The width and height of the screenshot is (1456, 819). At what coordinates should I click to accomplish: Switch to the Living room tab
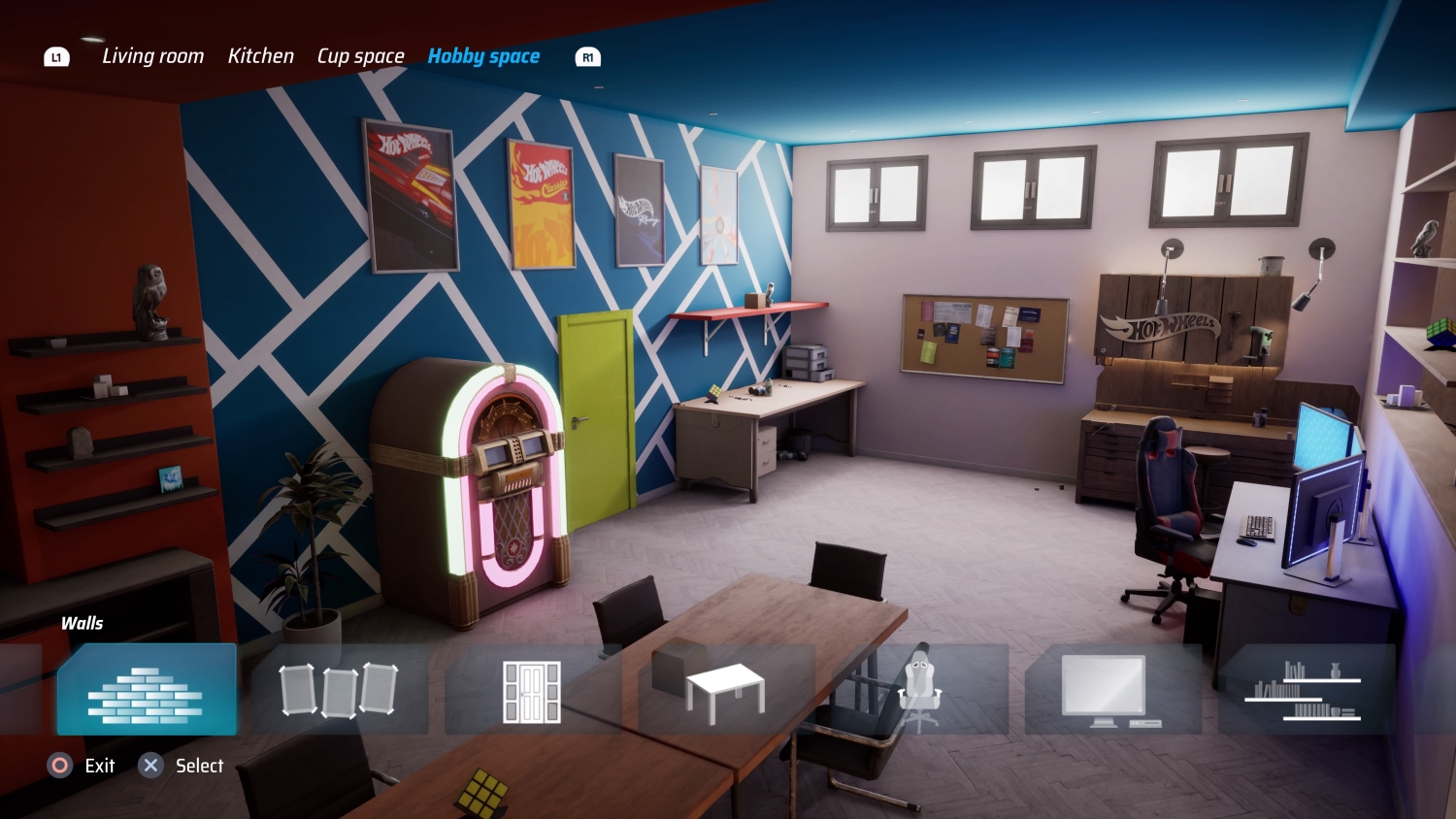152,56
